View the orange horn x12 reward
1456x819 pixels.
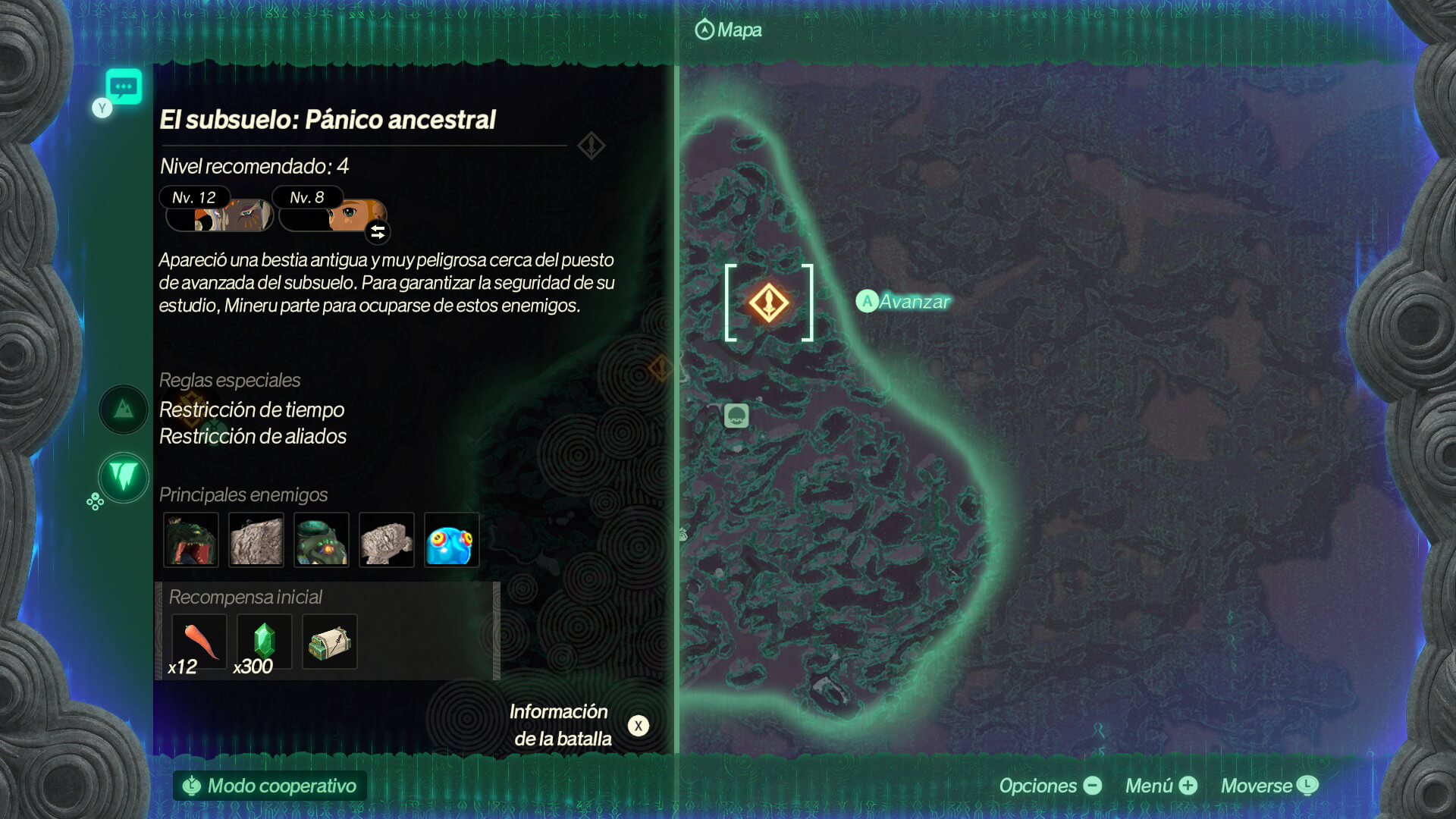[x=199, y=642]
